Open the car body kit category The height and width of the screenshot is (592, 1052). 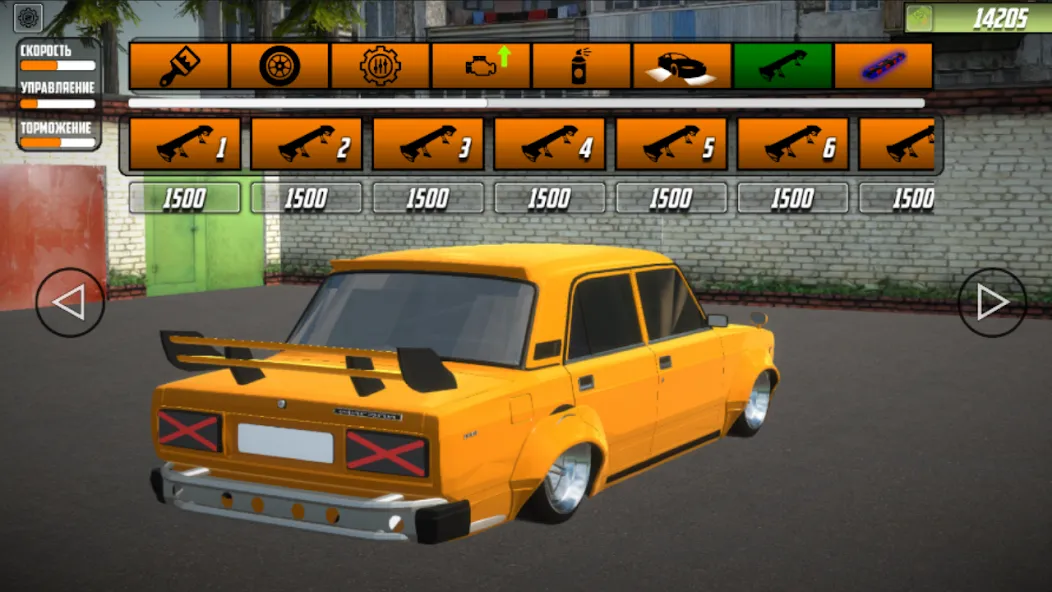pos(682,66)
